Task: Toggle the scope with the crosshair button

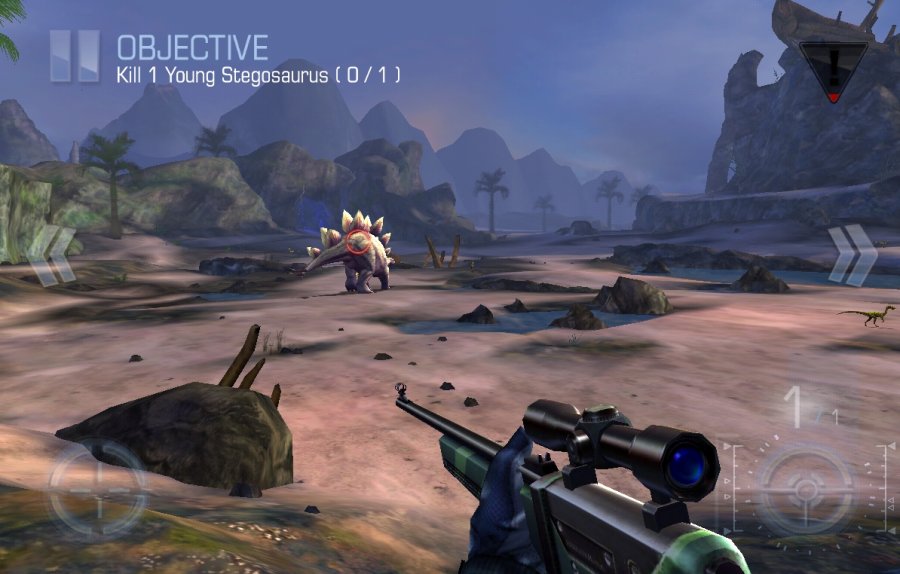Action: pyautogui.click(x=97, y=490)
